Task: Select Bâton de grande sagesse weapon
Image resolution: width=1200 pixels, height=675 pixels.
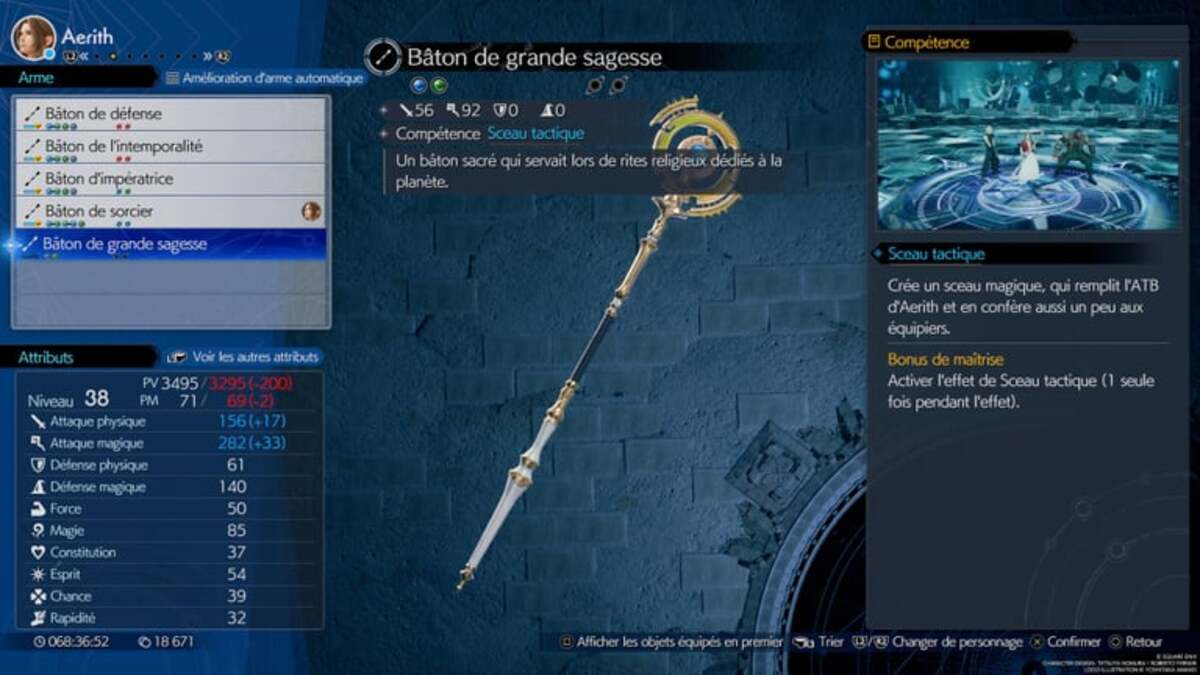Action: [x=170, y=244]
